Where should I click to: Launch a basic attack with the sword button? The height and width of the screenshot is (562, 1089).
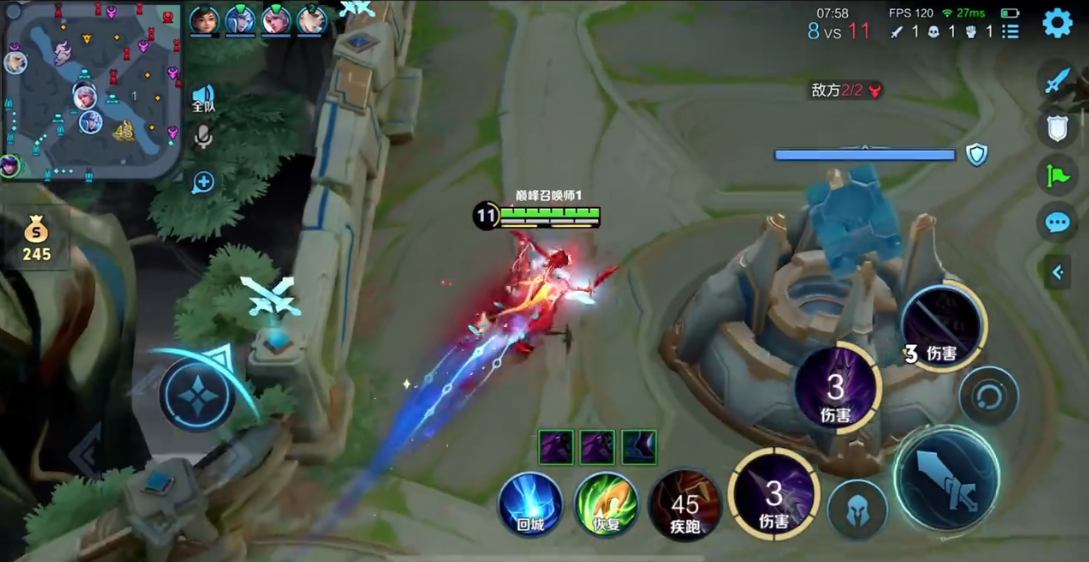(946, 477)
